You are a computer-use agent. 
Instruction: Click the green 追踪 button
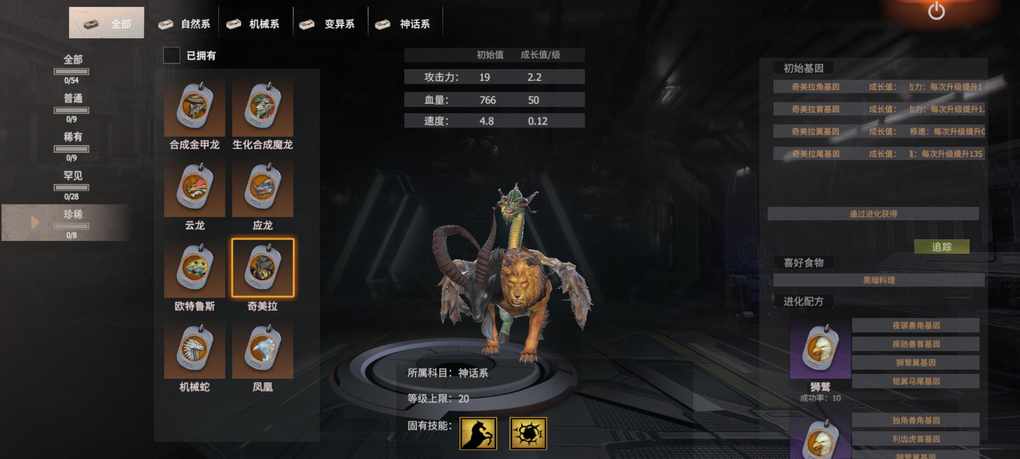[x=941, y=246]
